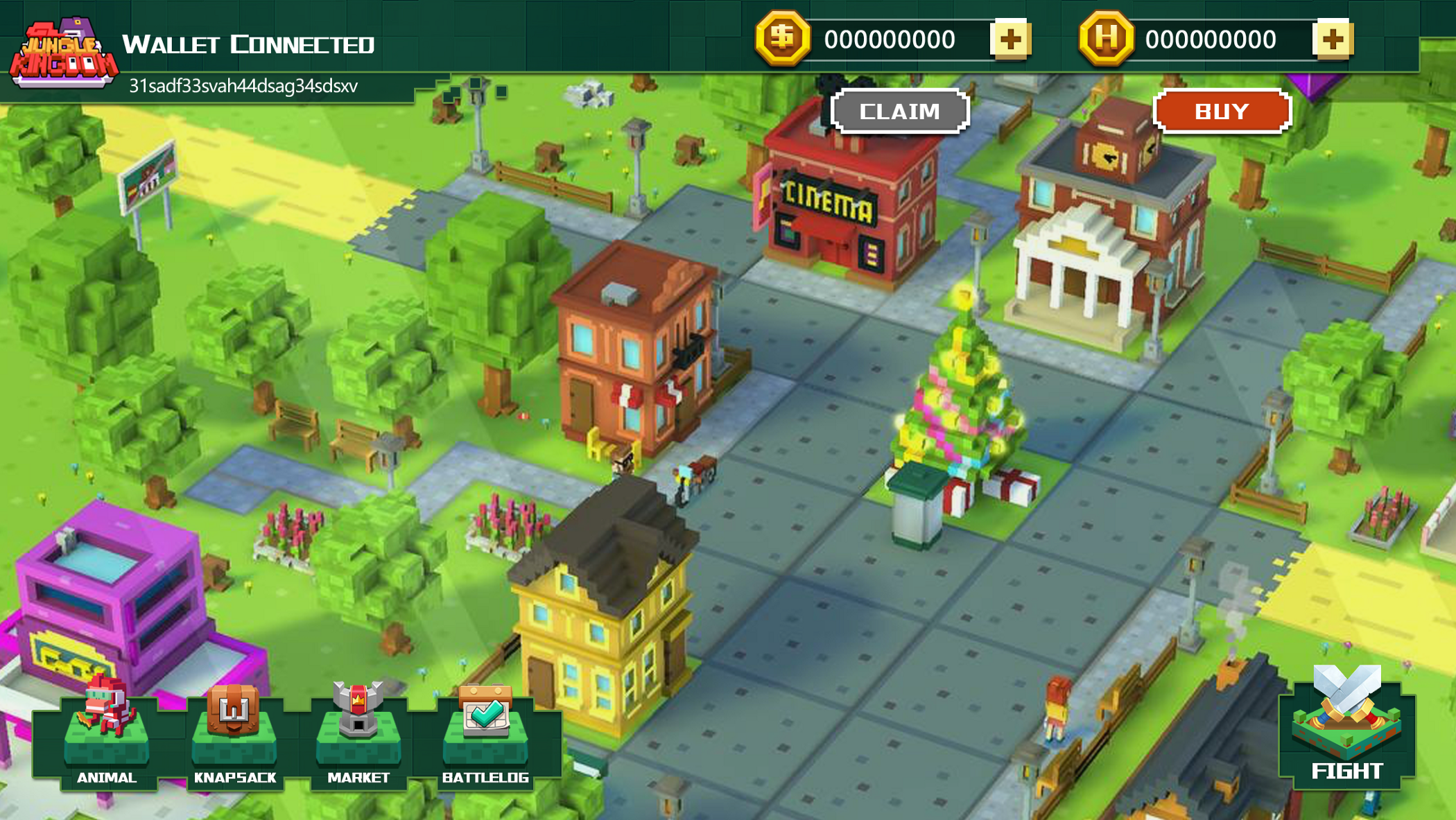1456x820 pixels.
Task: Click the red BUY button
Action: (1222, 111)
